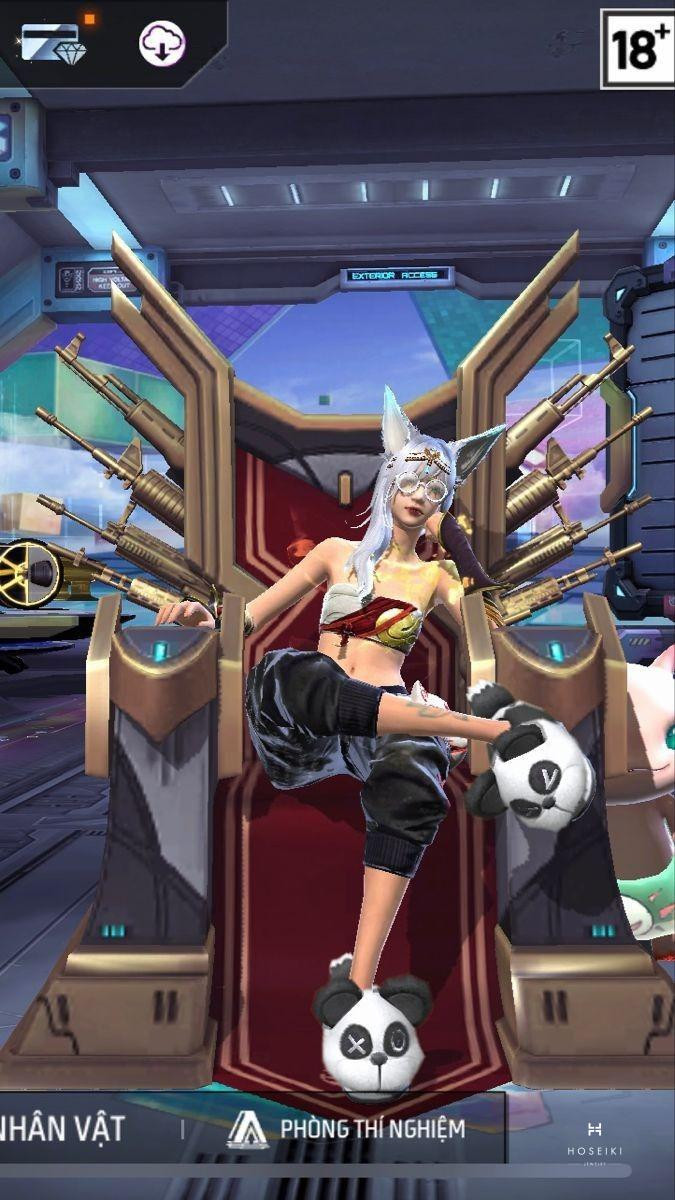Image resolution: width=675 pixels, height=1200 pixels.
Task: Switch to Phòng Thí Nghiệm tab
Action: pos(346,1129)
